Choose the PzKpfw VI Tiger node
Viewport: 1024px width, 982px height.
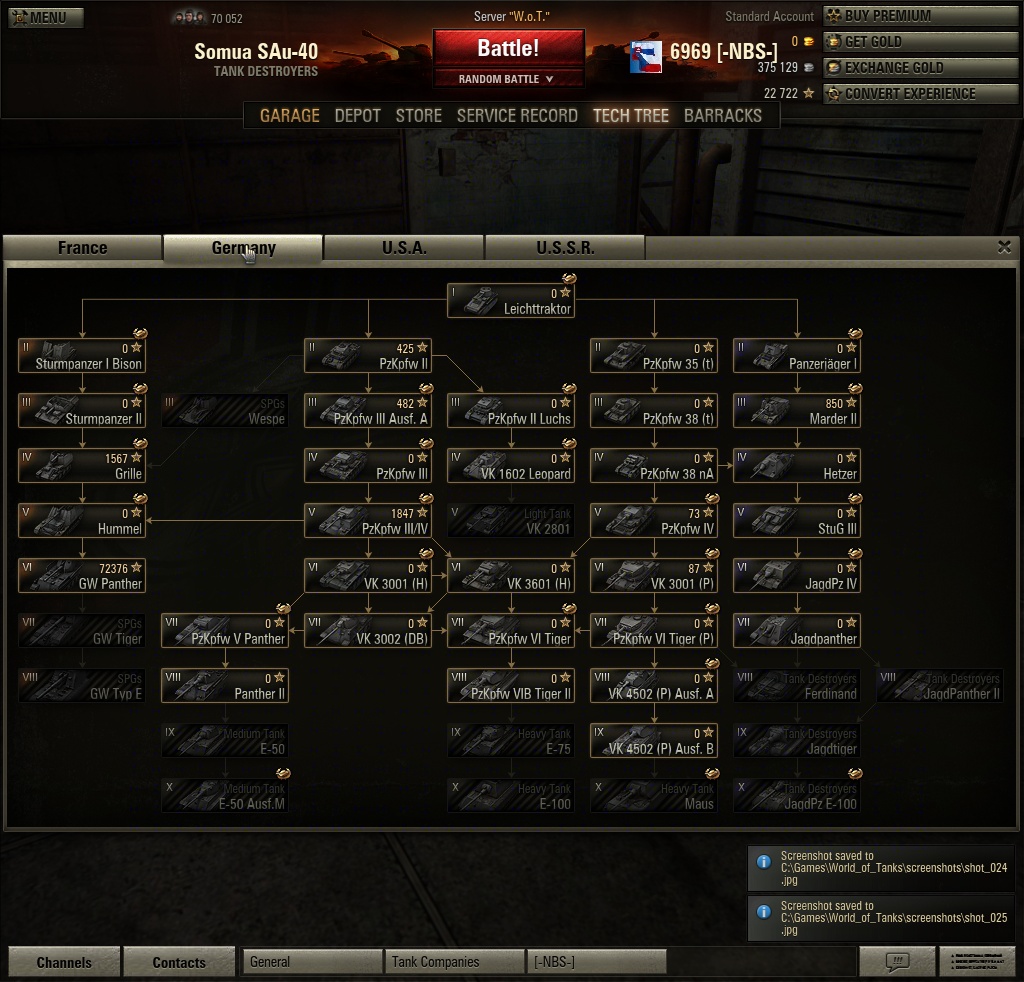point(510,631)
